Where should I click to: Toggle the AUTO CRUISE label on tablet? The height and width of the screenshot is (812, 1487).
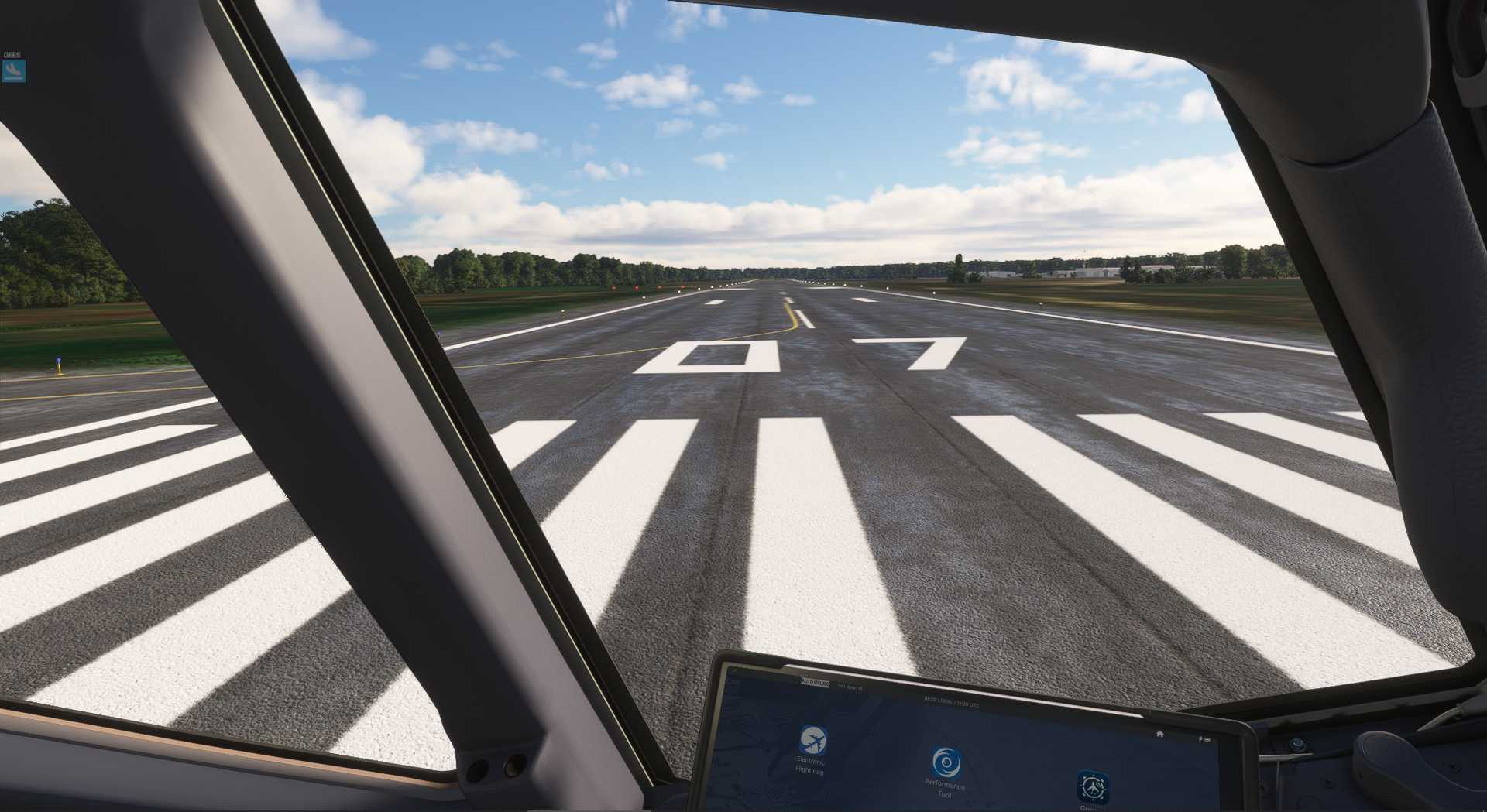click(x=815, y=684)
